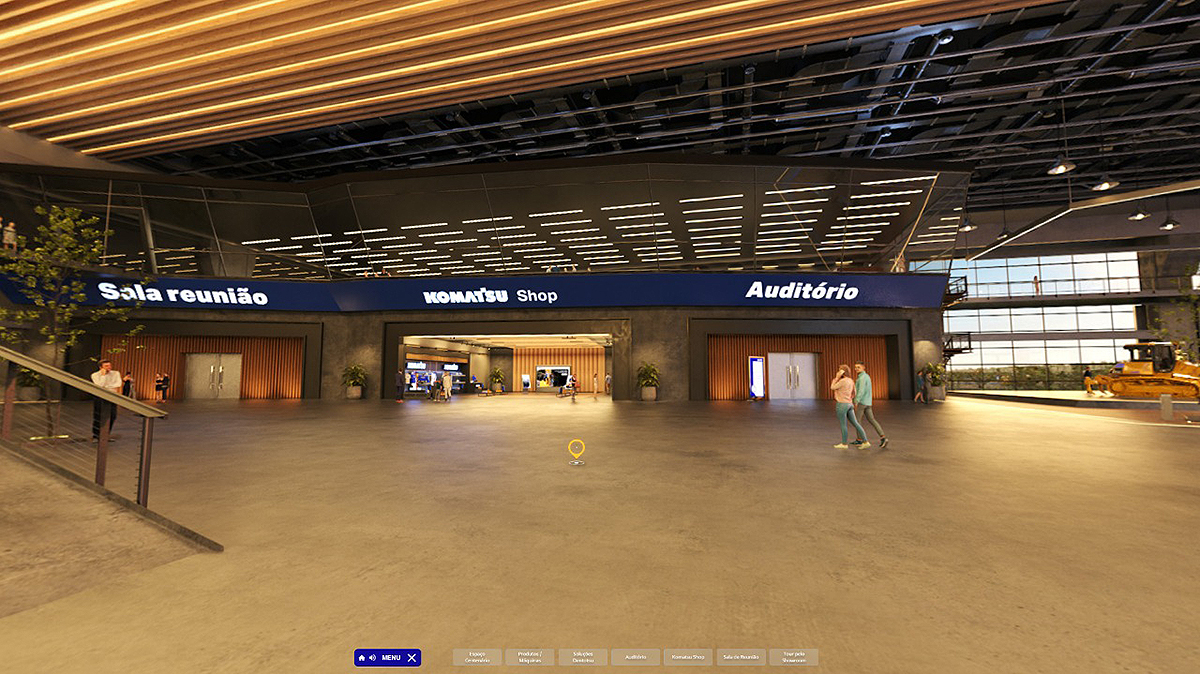Visit the Auditório via the bottom menu
Viewport: 1200px width, 674px height.
click(636, 658)
